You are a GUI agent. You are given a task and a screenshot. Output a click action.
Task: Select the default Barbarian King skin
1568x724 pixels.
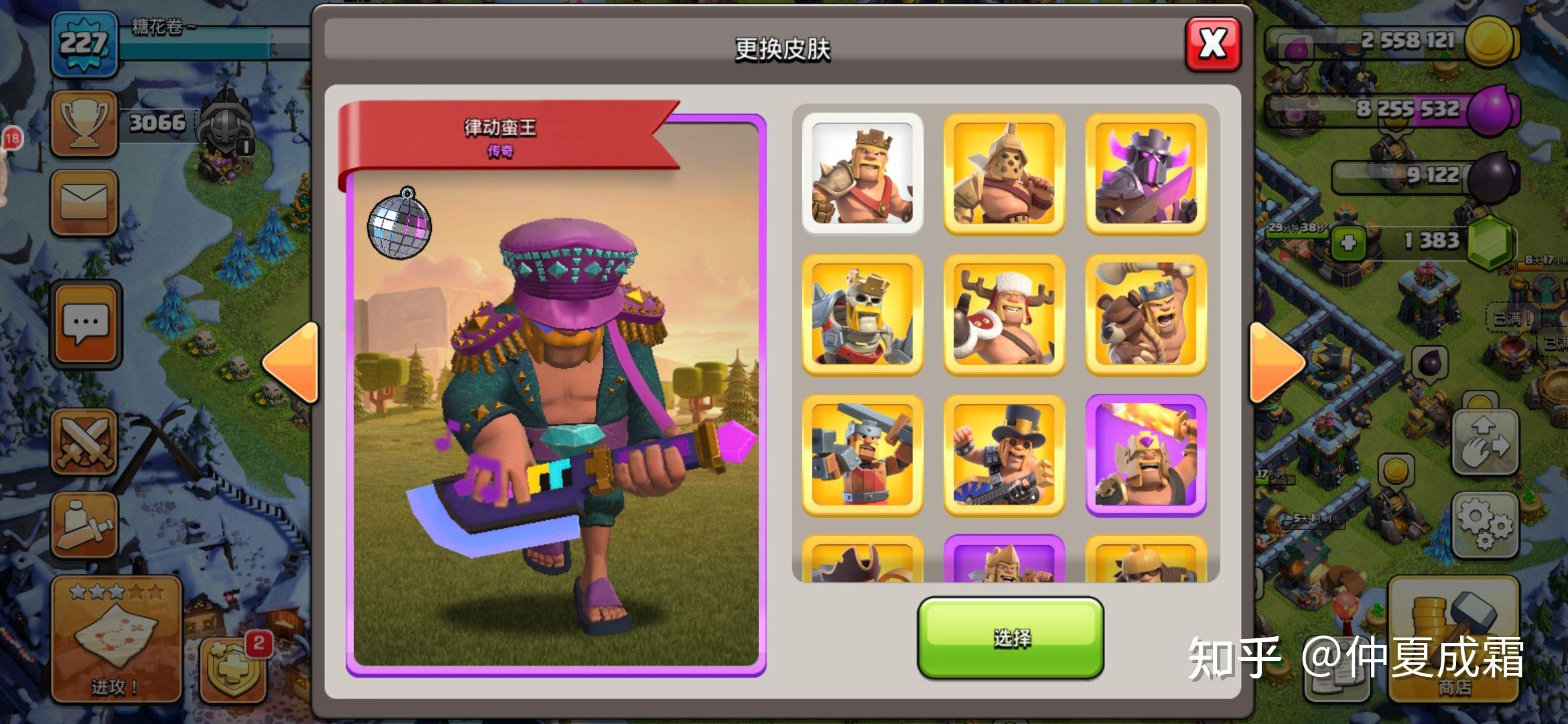[x=862, y=174]
